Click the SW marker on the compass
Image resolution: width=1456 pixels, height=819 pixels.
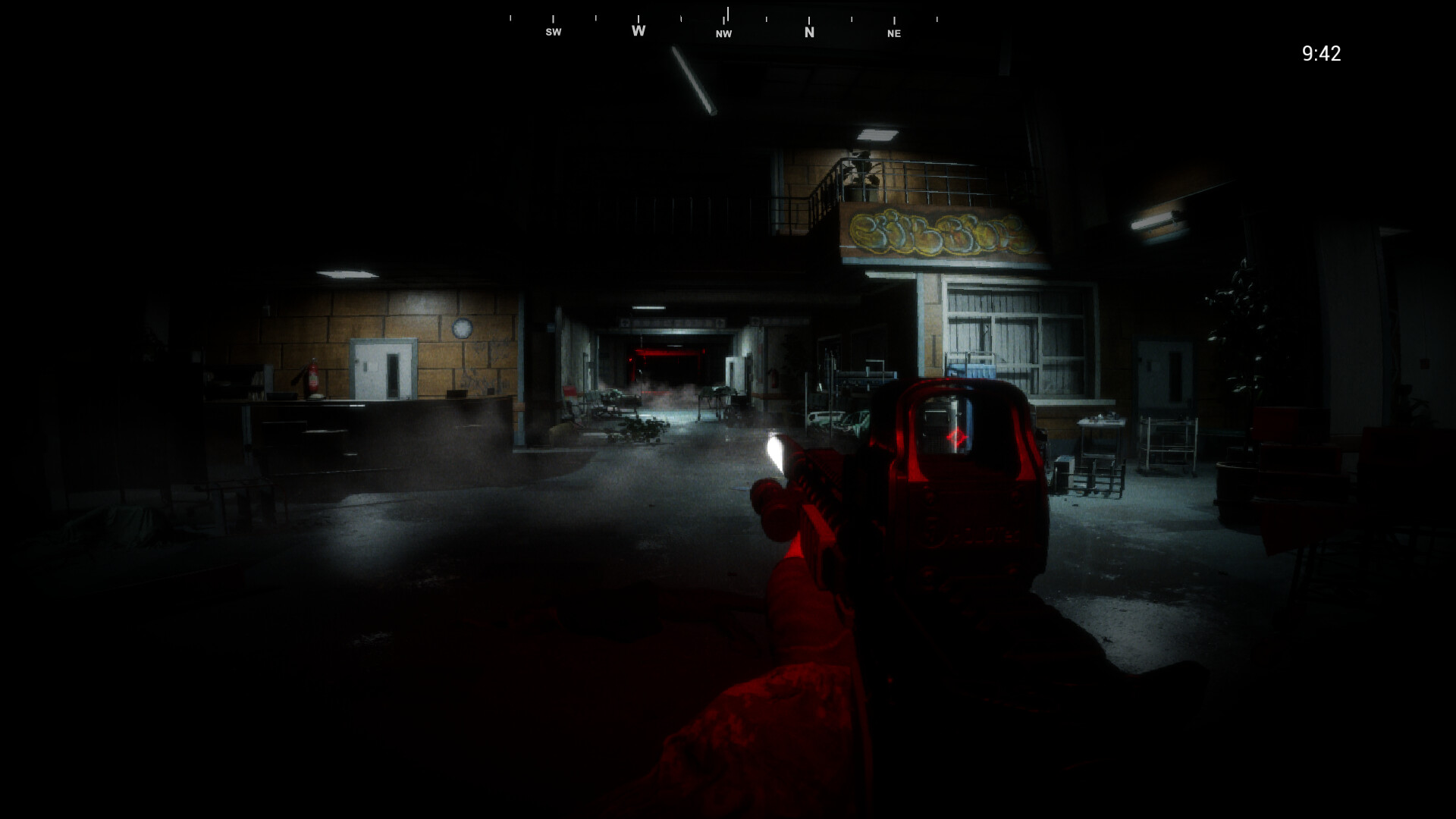pyautogui.click(x=553, y=32)
